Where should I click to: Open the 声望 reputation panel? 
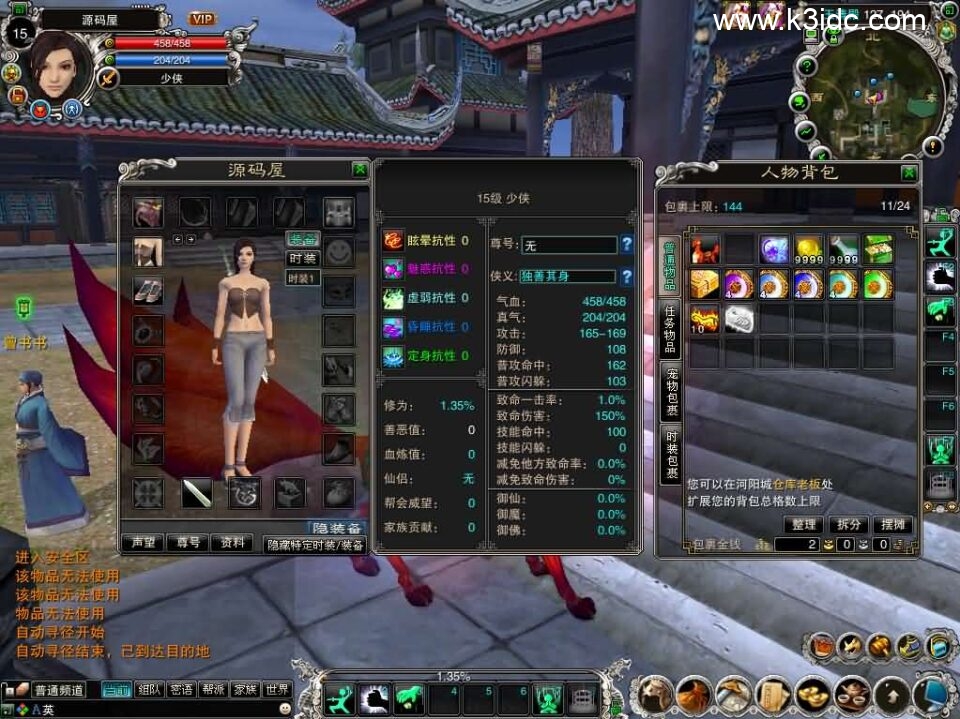point(142,543)
